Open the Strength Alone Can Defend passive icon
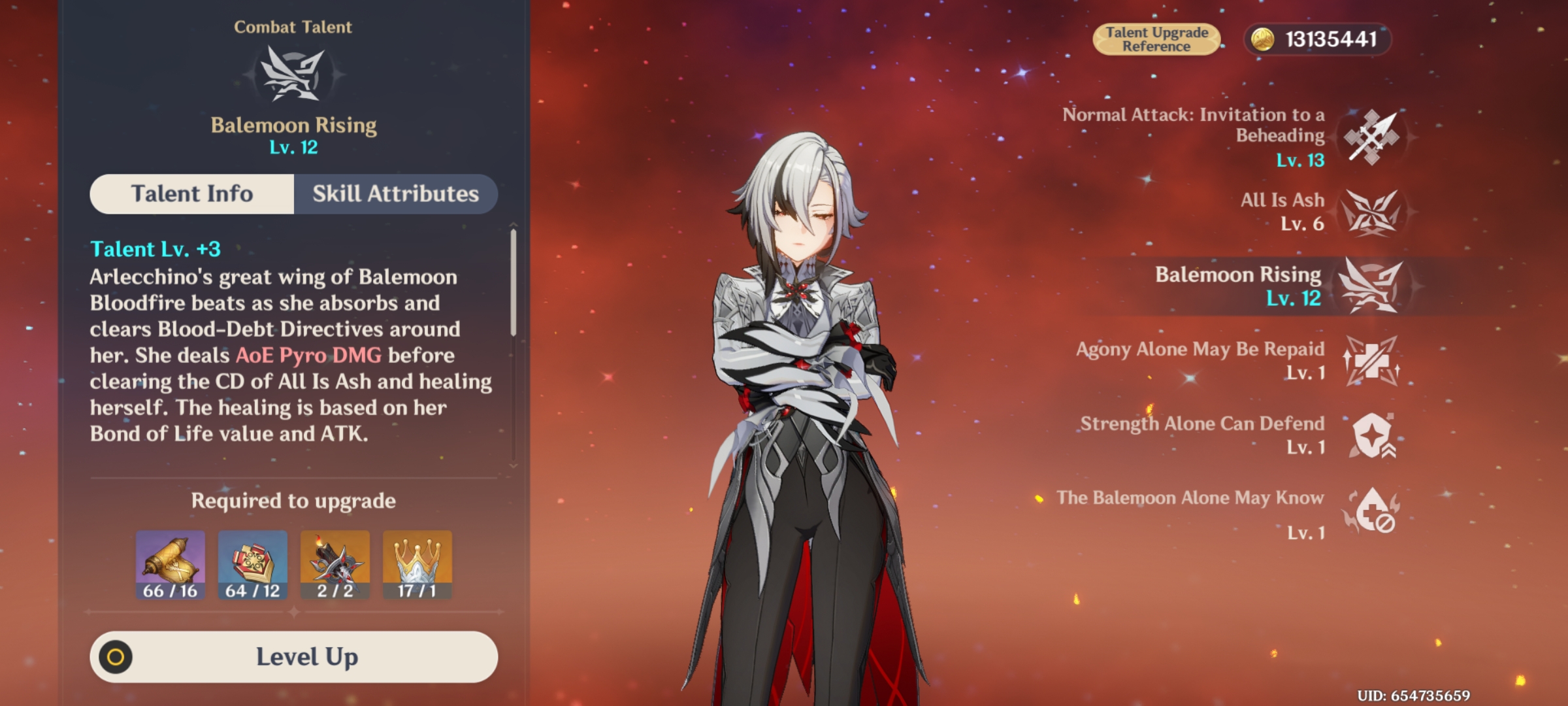 1371,437
